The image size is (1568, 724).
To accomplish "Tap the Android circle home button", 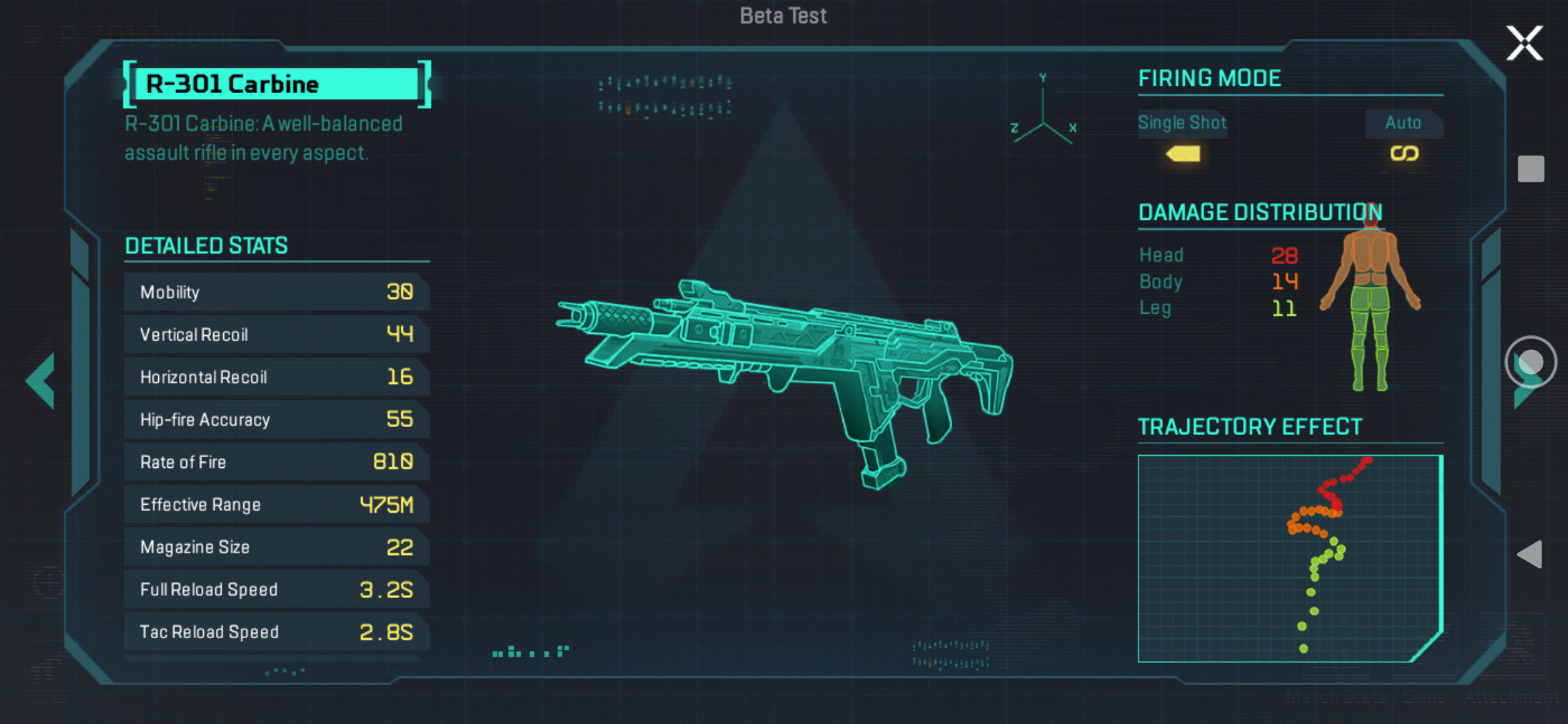I will pos(1530,362).
